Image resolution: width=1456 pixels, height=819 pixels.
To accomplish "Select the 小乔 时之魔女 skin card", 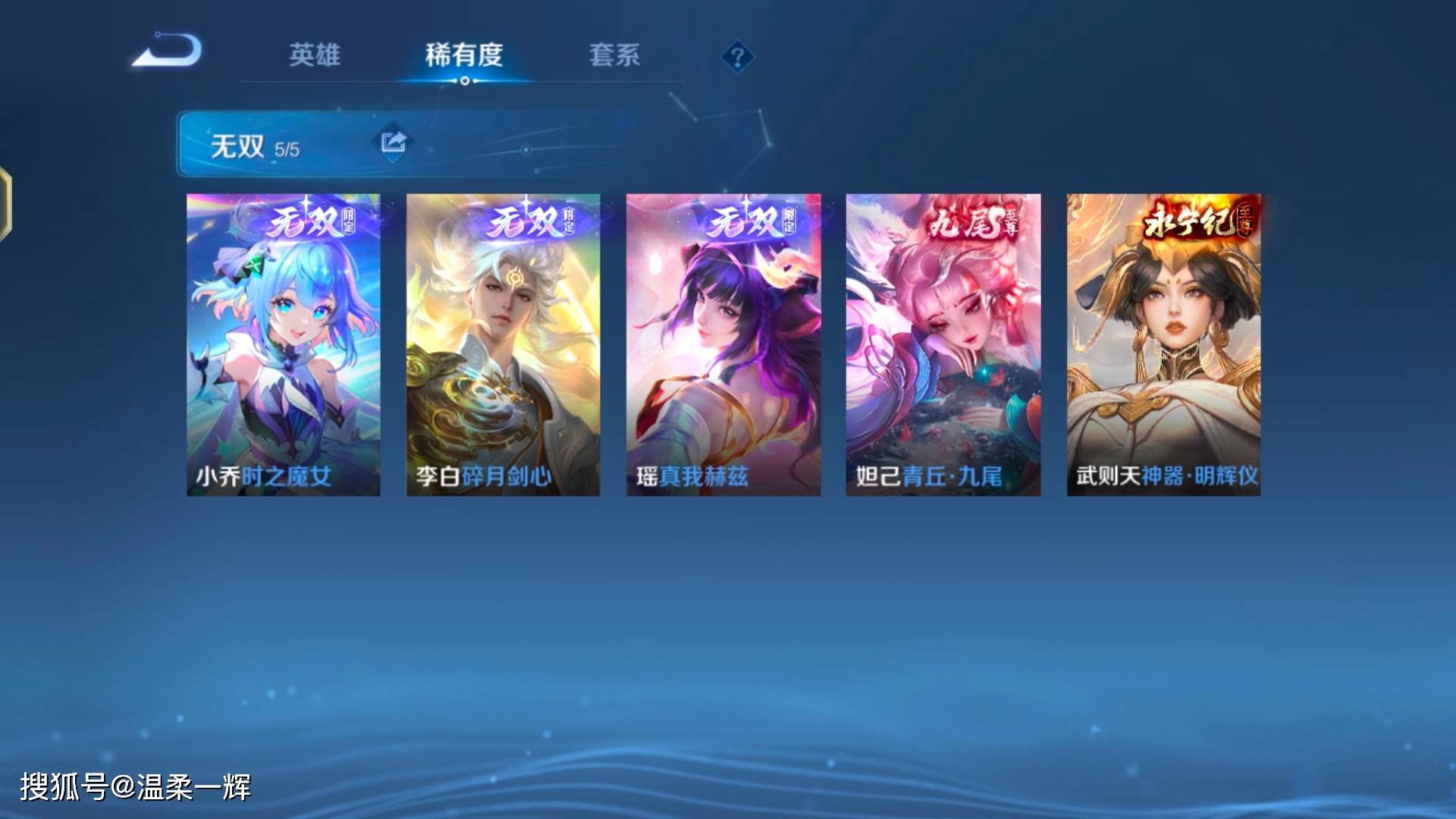I will point(284,345).
